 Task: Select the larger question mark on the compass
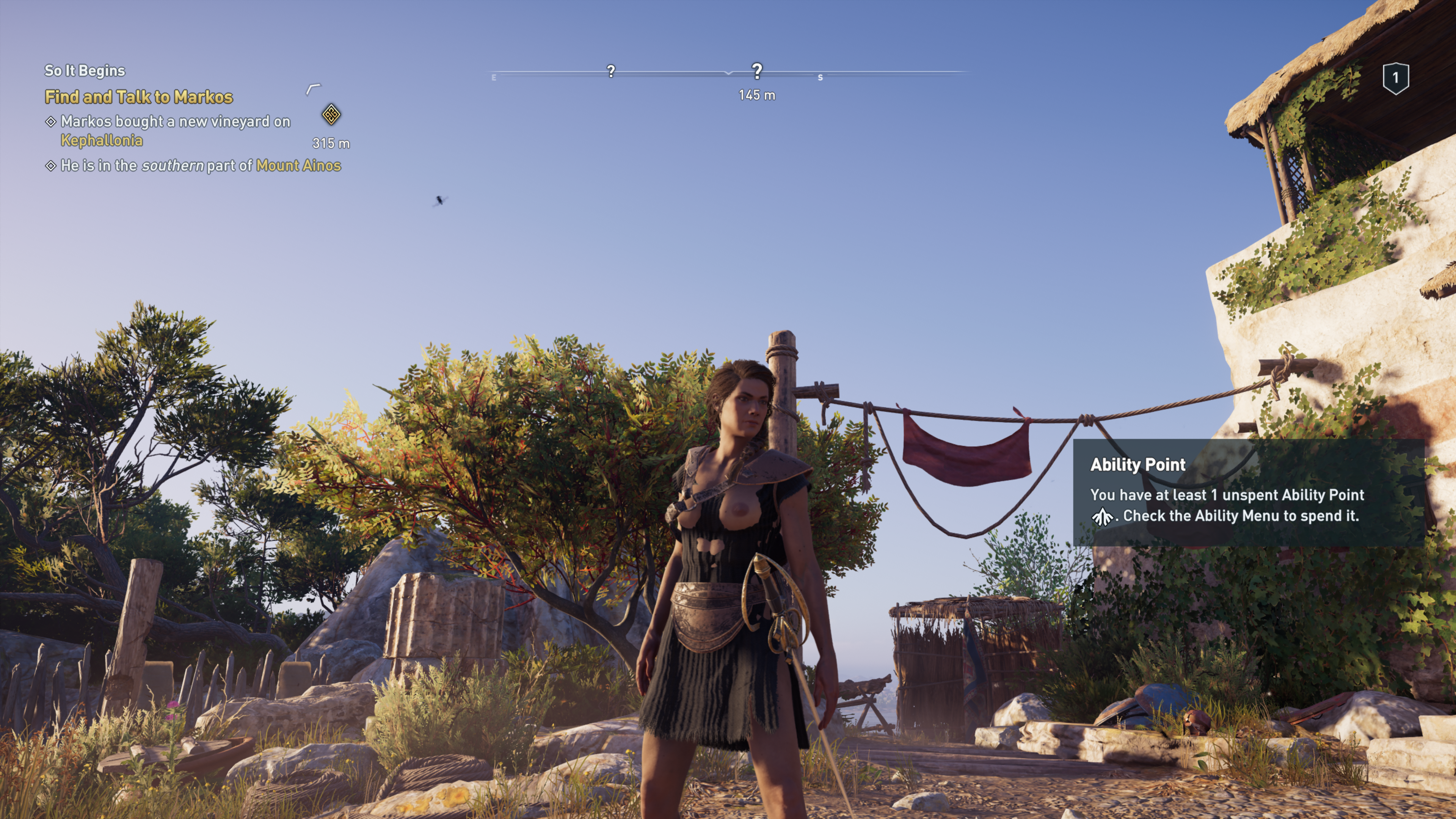click(757, 71)
